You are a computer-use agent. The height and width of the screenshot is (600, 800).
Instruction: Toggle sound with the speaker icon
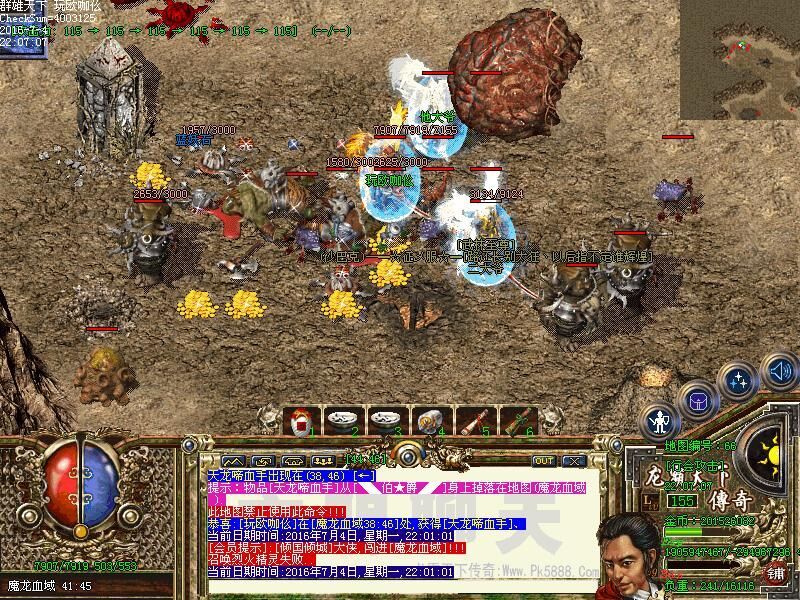point(778,372)
